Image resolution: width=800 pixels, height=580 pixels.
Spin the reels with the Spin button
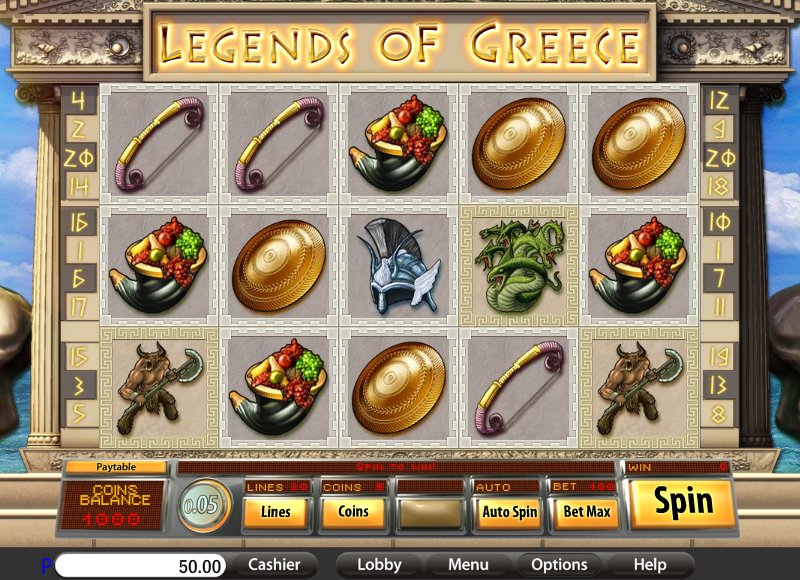(682, 503)
